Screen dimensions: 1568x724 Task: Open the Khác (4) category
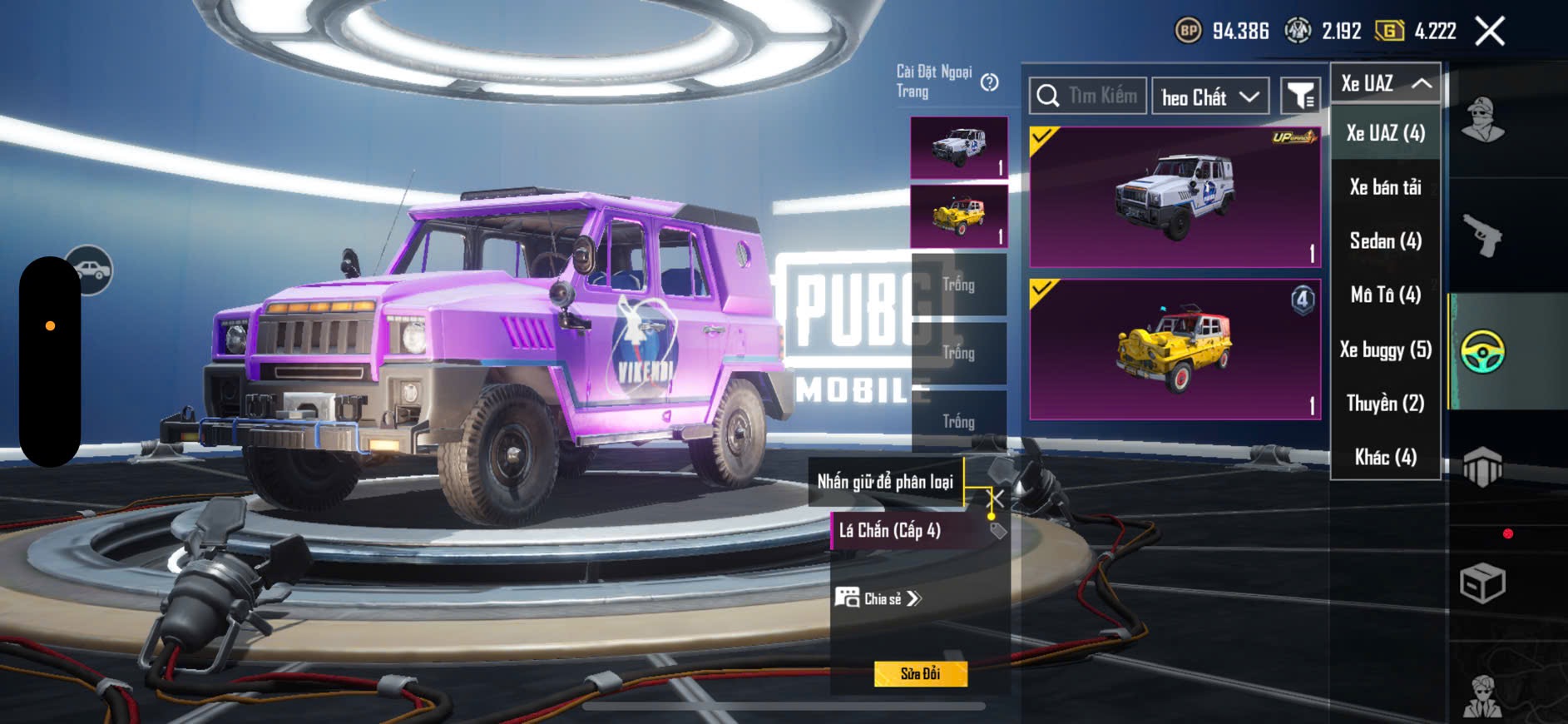1386,457
